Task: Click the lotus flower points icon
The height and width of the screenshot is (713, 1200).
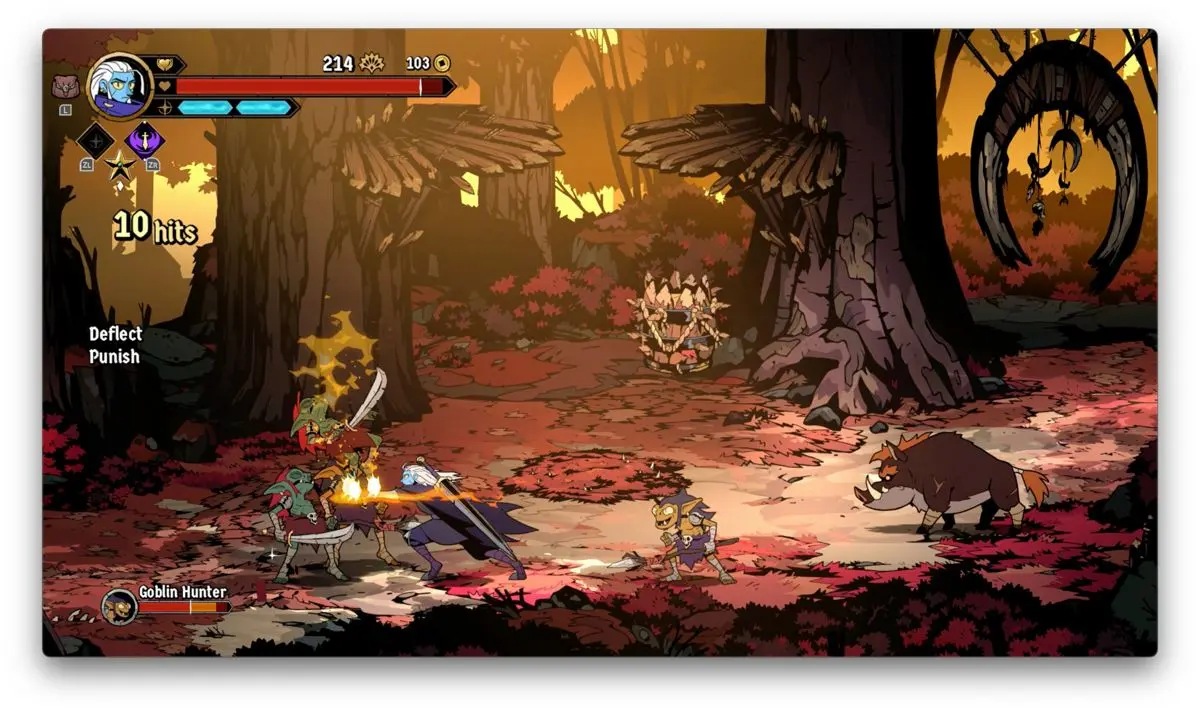Action: point(371,63)
